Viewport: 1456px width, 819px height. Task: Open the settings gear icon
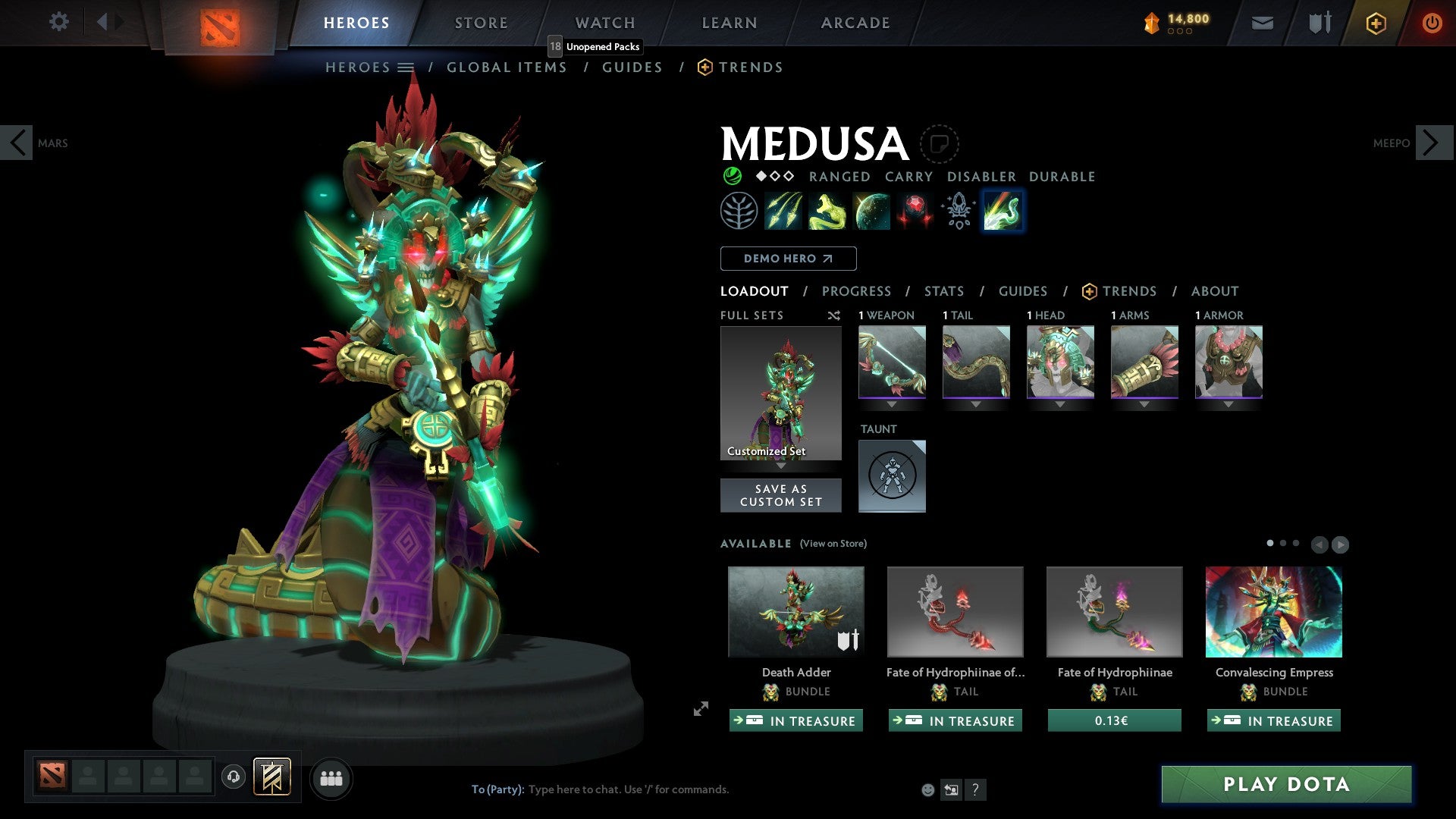tap(58, 21)
